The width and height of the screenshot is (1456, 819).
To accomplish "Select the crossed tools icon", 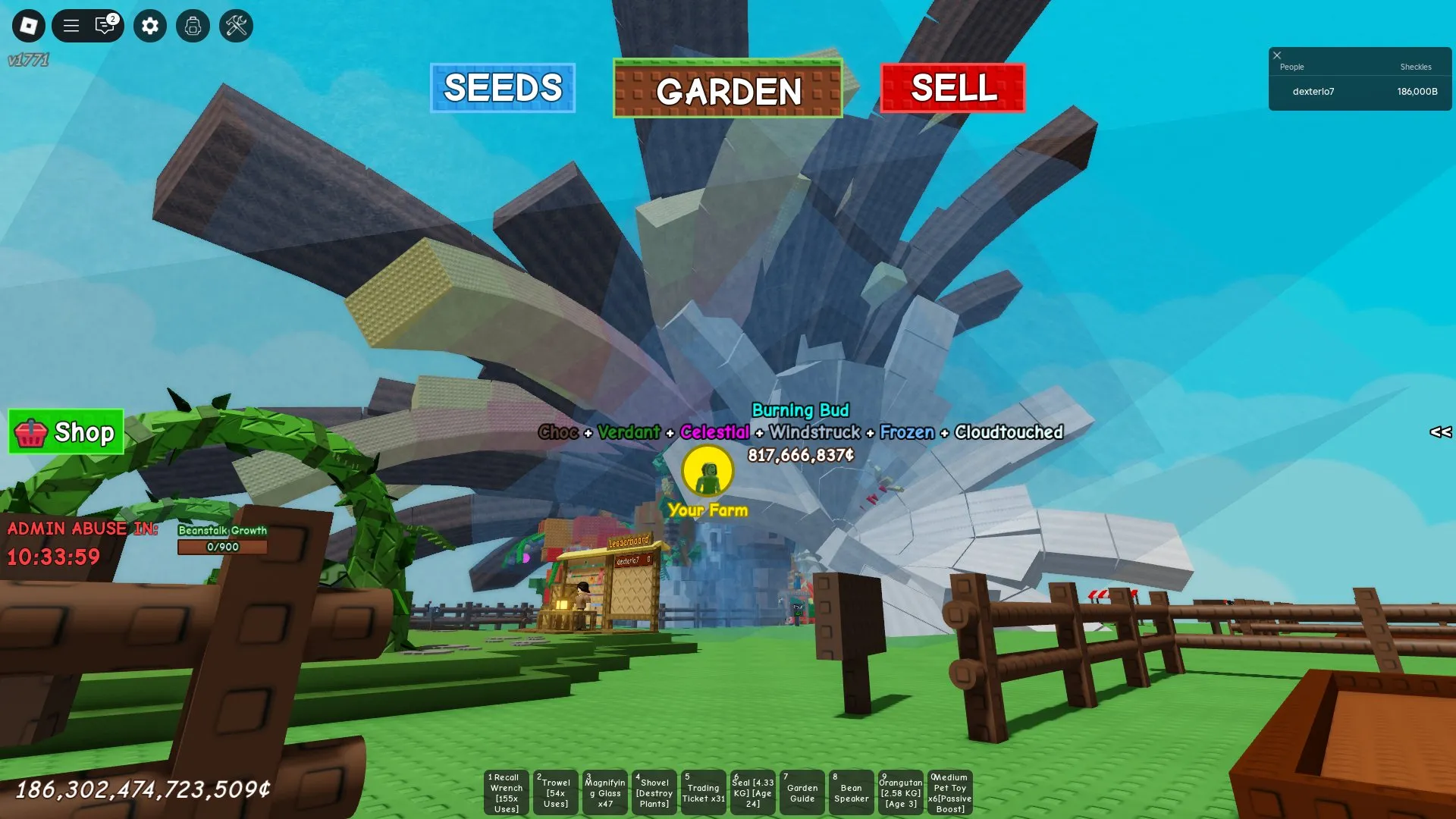I will [236, 25].
